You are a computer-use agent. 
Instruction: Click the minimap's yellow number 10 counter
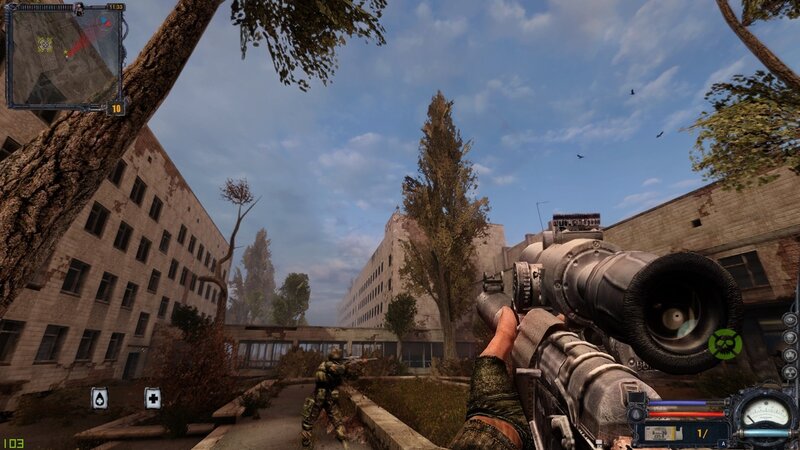116,108
